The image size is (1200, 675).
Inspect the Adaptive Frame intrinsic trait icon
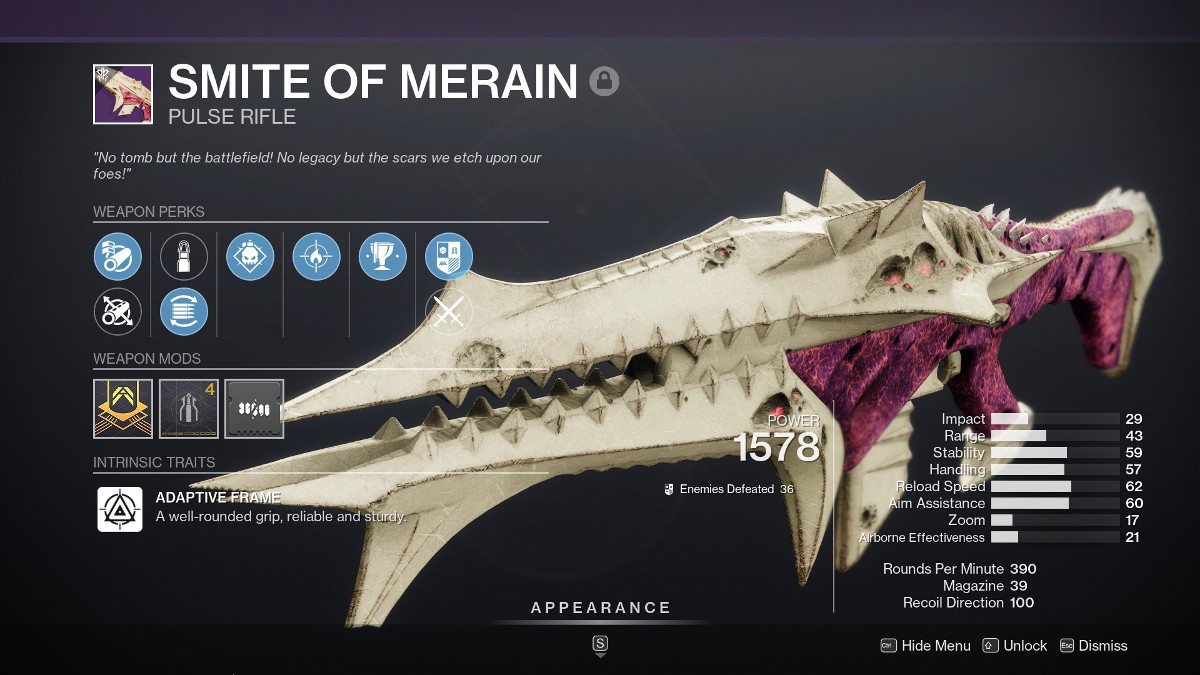pyautogui.click(x=120, y=509)
